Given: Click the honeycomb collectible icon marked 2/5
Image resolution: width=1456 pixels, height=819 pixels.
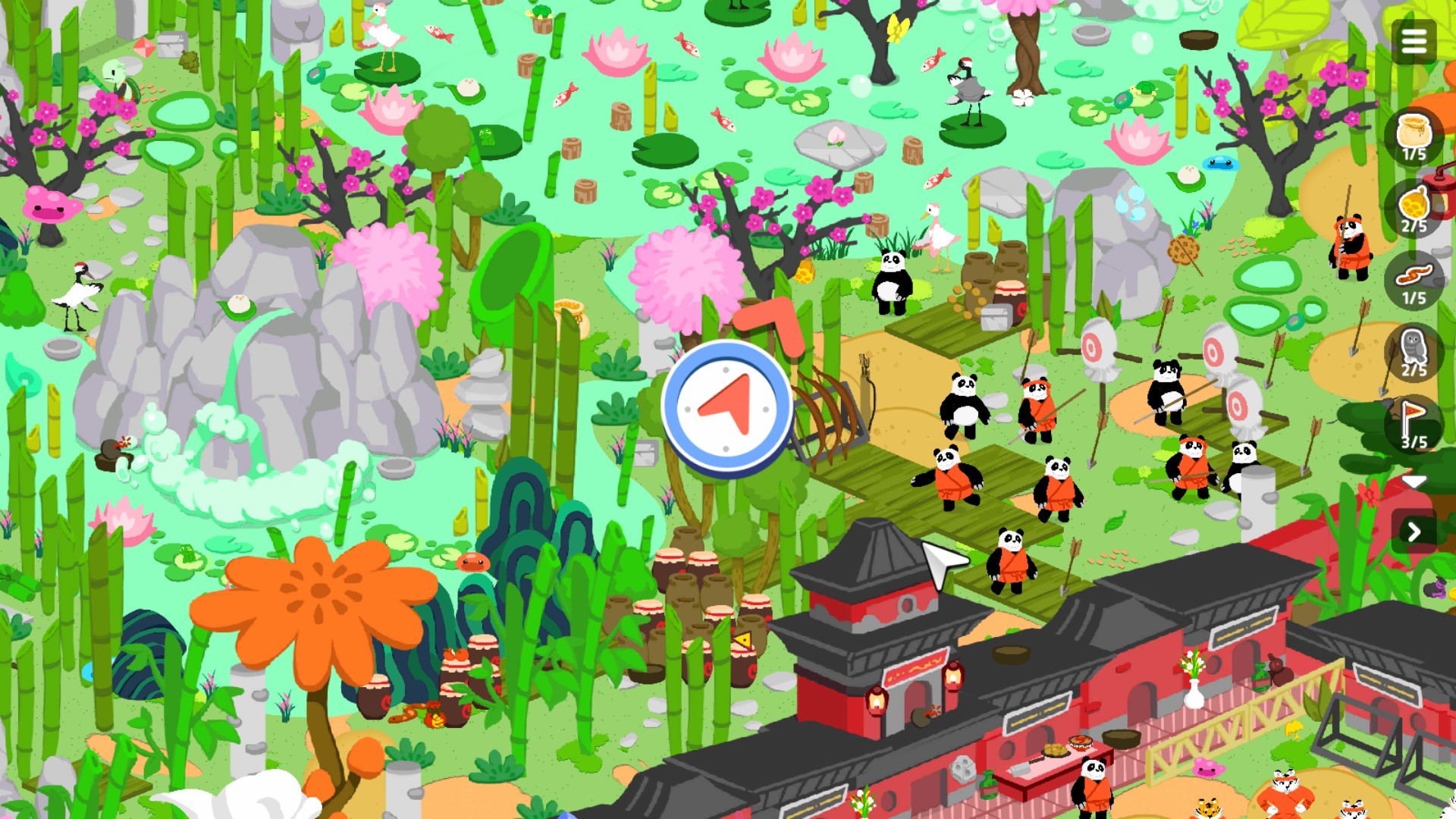Looking at the screenshot, I should pos(1415,206).
